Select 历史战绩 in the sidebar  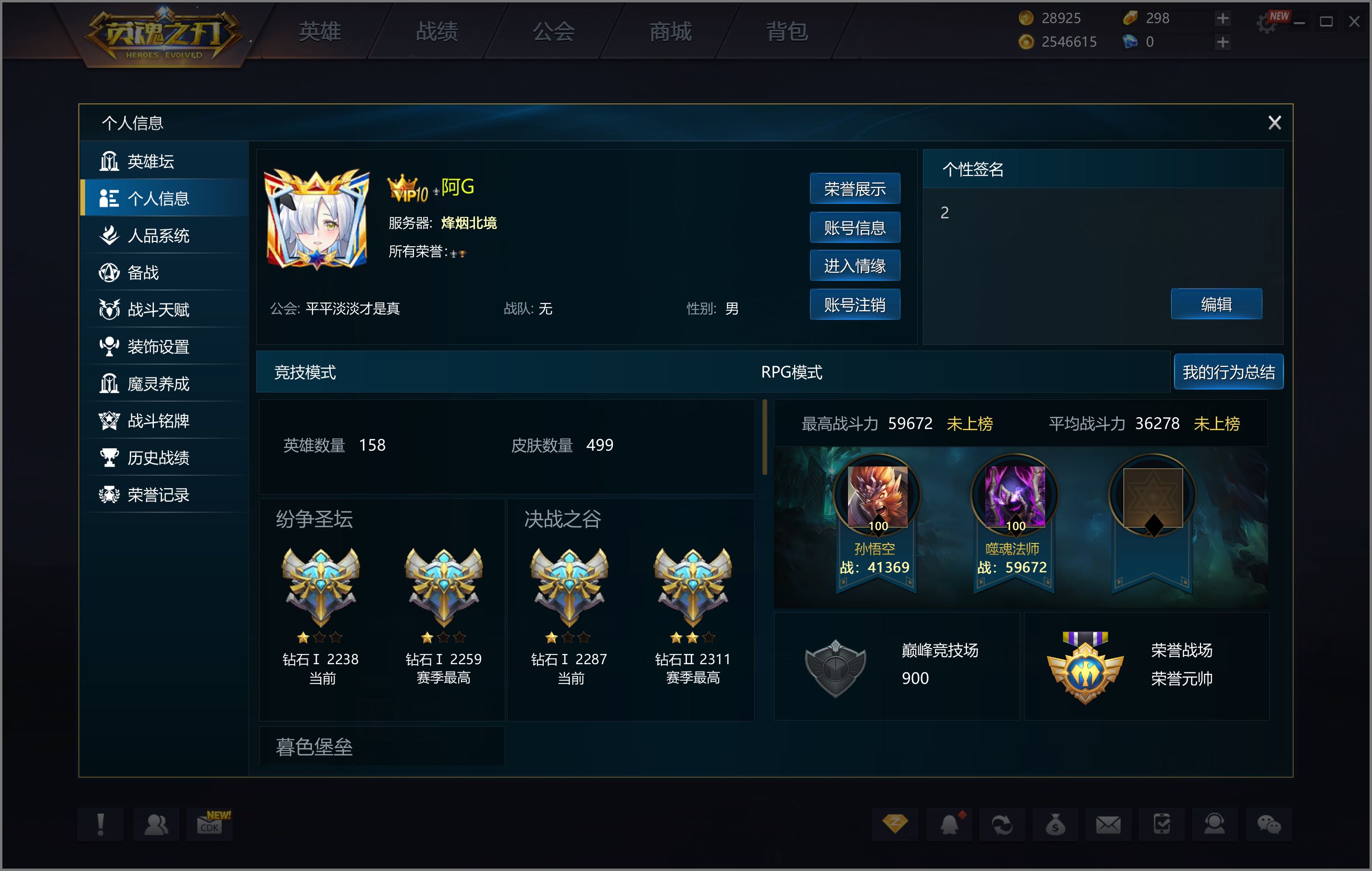161,458
